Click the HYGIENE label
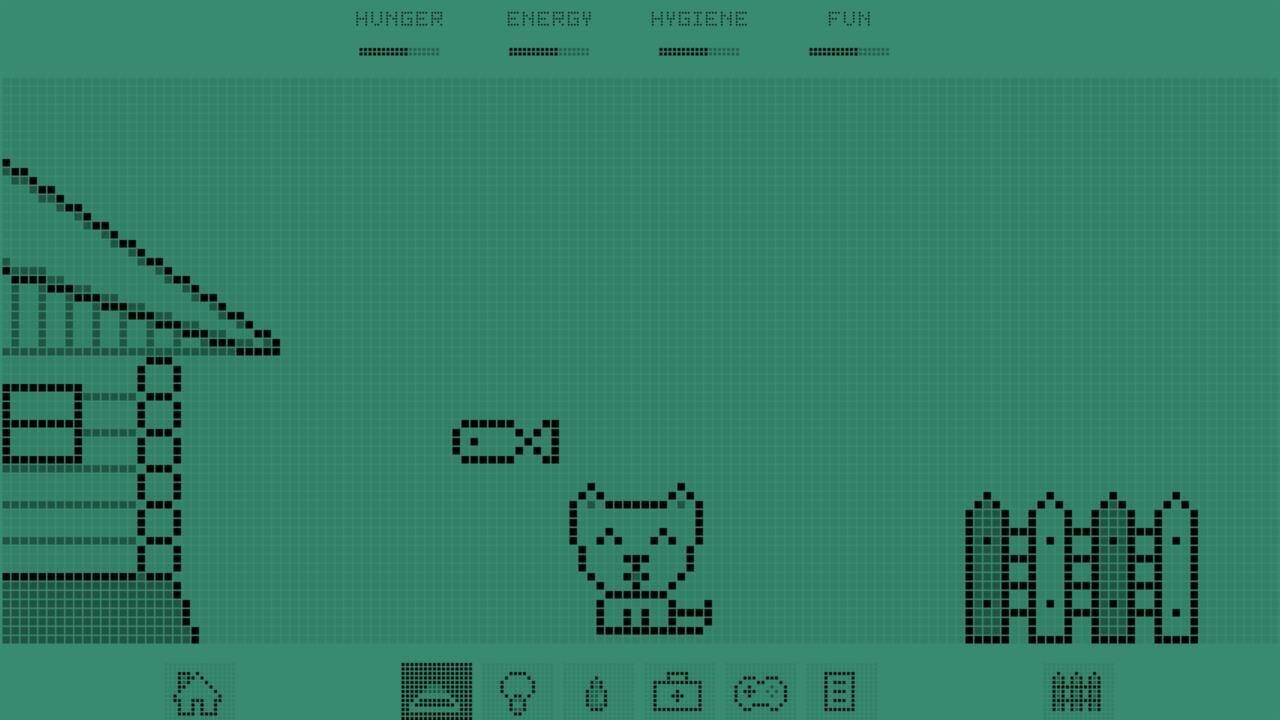The height and width of the screenshot is (720, 1280). pos(699,18)
